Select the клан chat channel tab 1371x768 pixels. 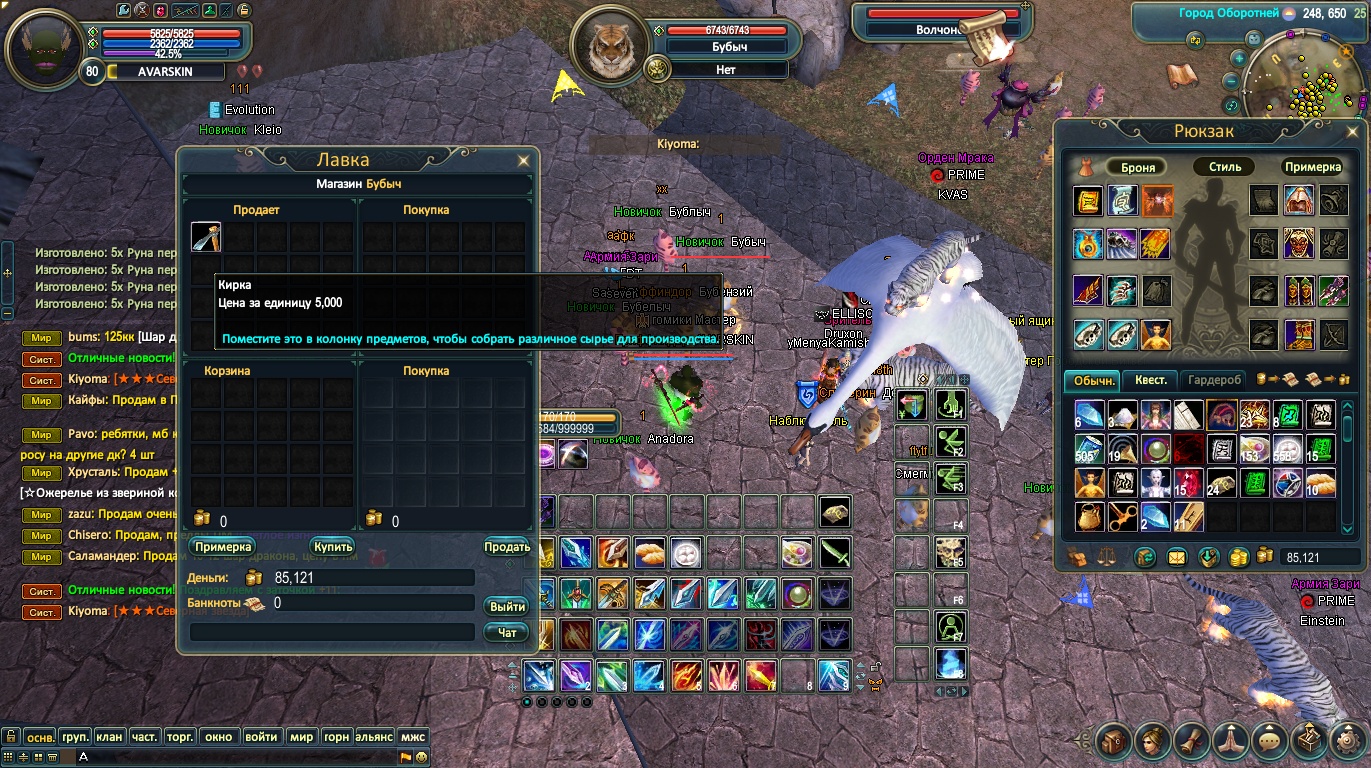coord(109,737)
